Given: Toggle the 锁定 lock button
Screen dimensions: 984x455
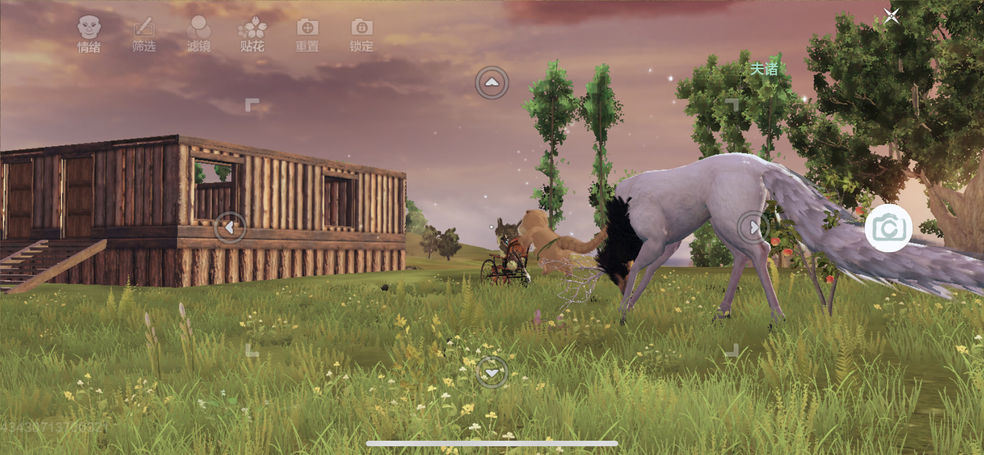Looking at the screenshot, I should pyautogui.click(x=361, y=32).
